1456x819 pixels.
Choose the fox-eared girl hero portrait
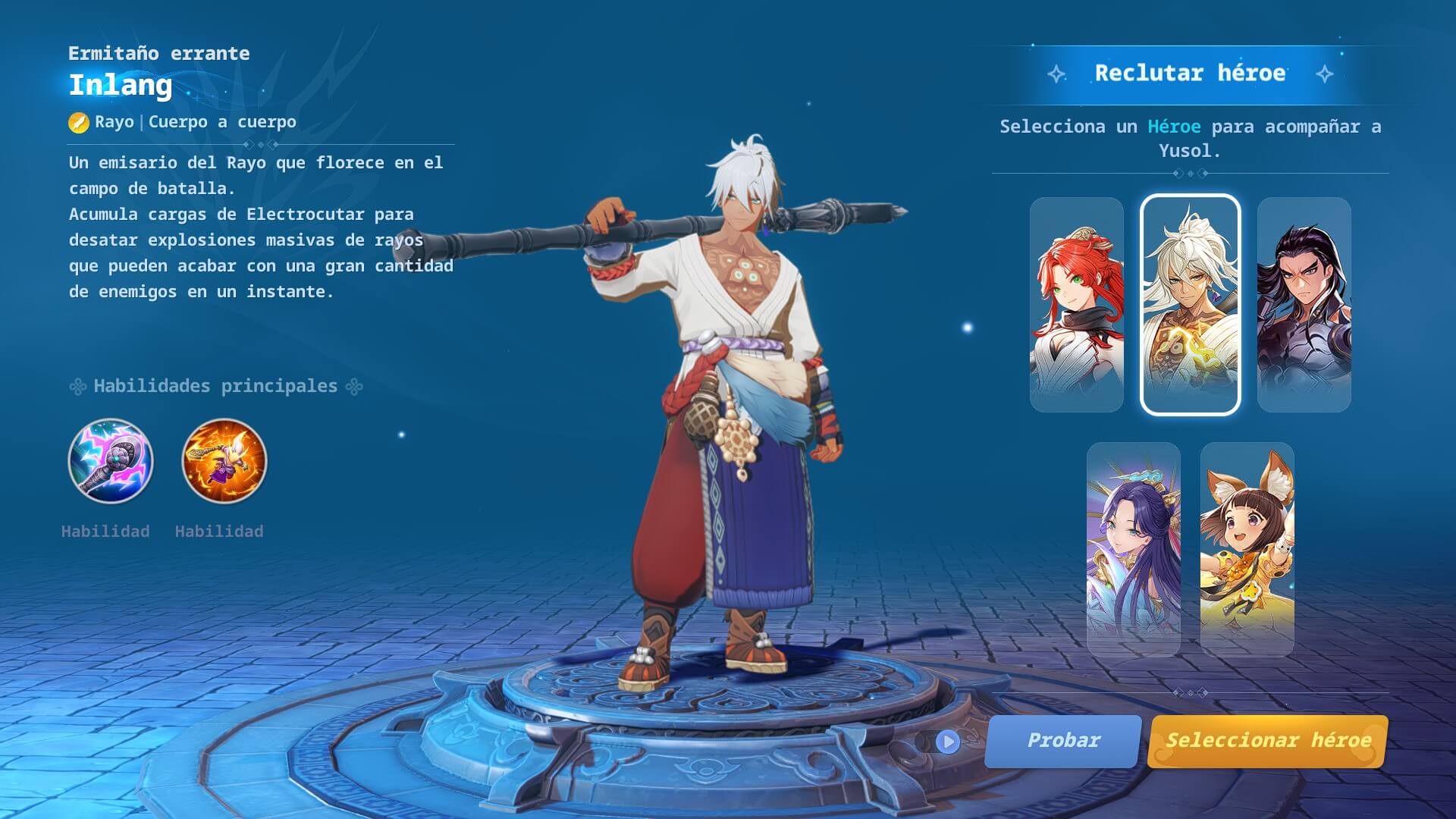(x=1247, y=549)
